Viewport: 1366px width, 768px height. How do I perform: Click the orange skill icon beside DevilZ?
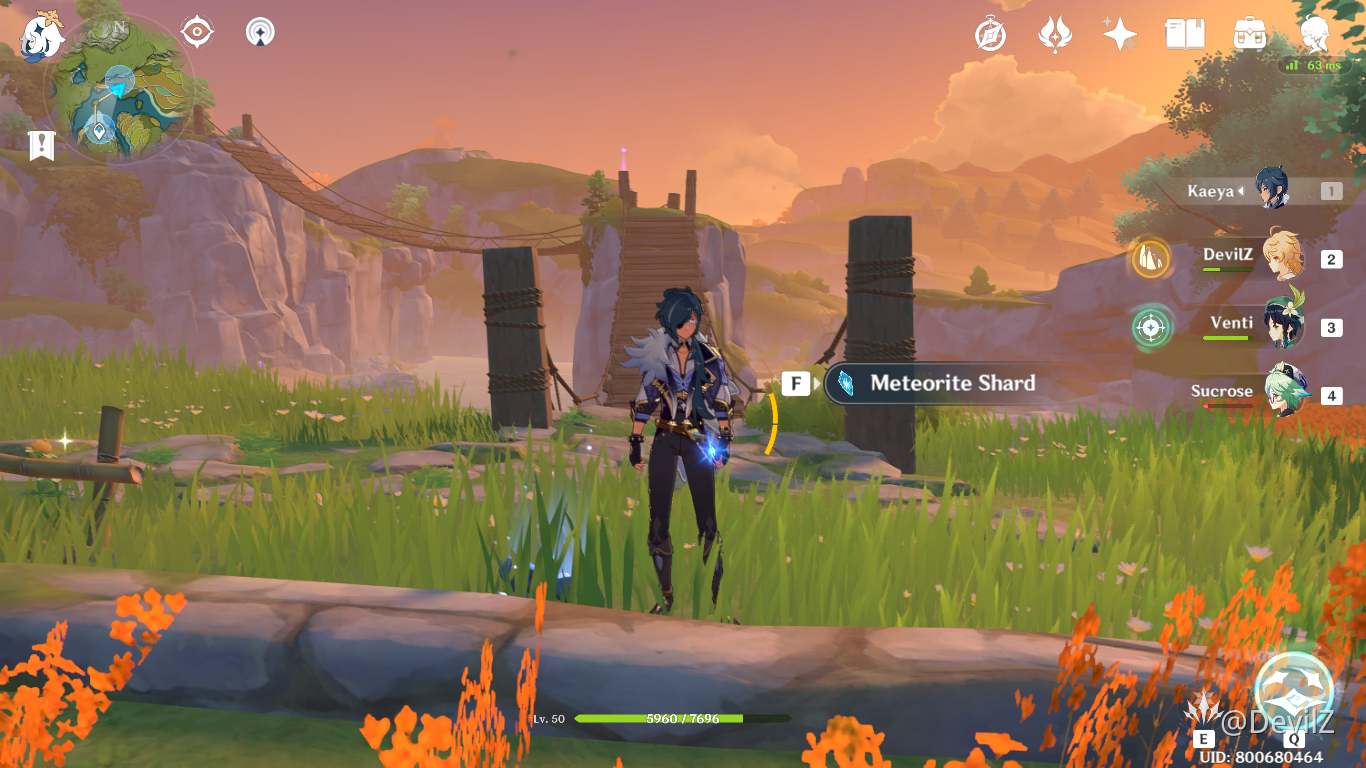pyautogui.click(x=1150, y=259)
